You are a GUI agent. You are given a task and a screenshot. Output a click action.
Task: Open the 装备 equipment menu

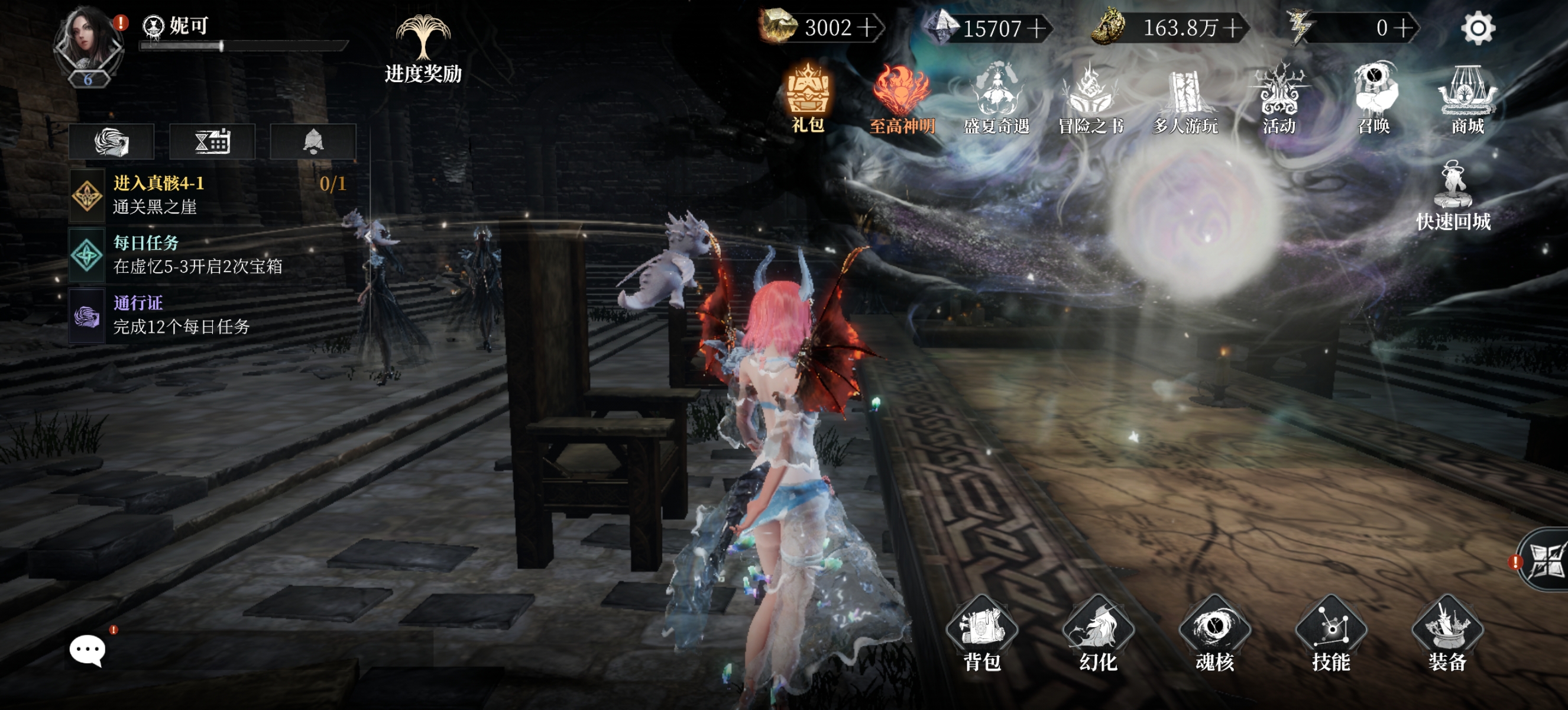[x=1447, y=634]
